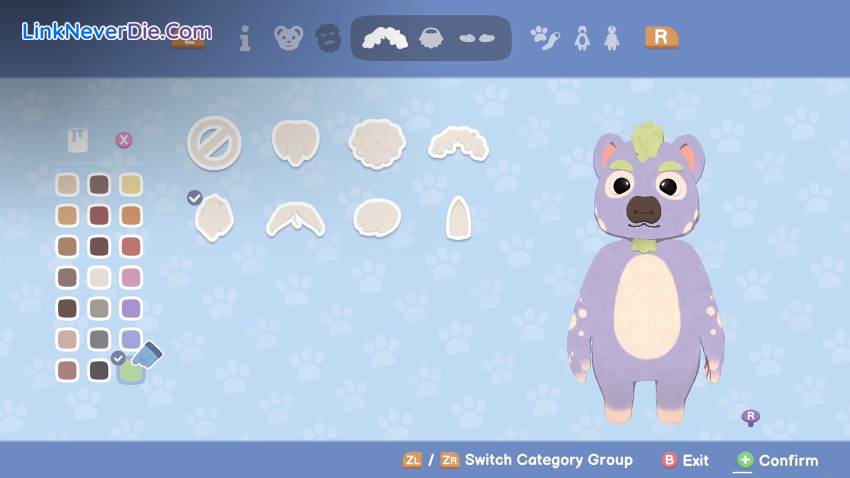The width and height of the screenshot is (850, 478).
Task: Pick the curly arch-shaped hairstyle
Action: coord(458,145)
